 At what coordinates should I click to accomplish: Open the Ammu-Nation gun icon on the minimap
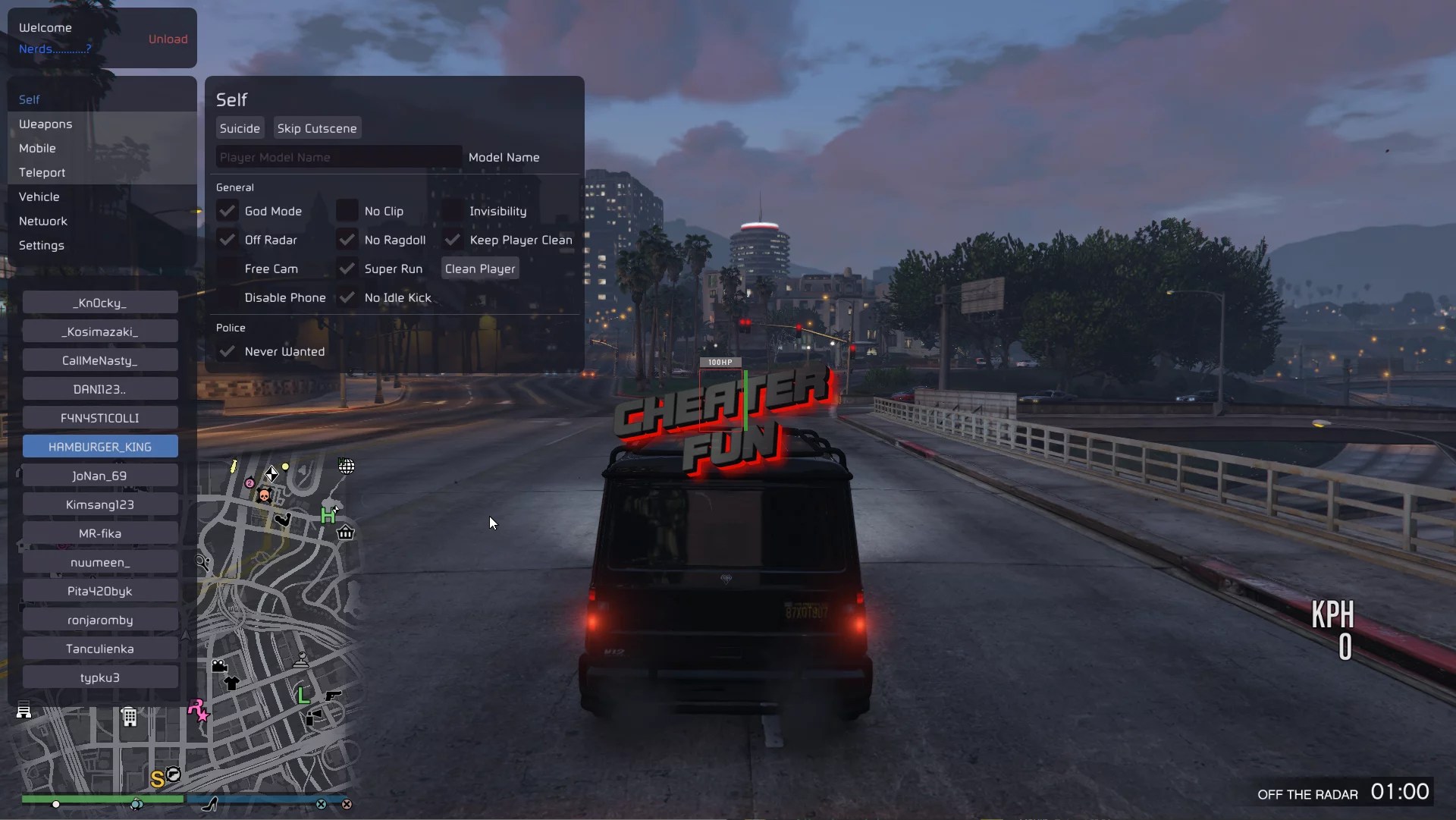334,697
